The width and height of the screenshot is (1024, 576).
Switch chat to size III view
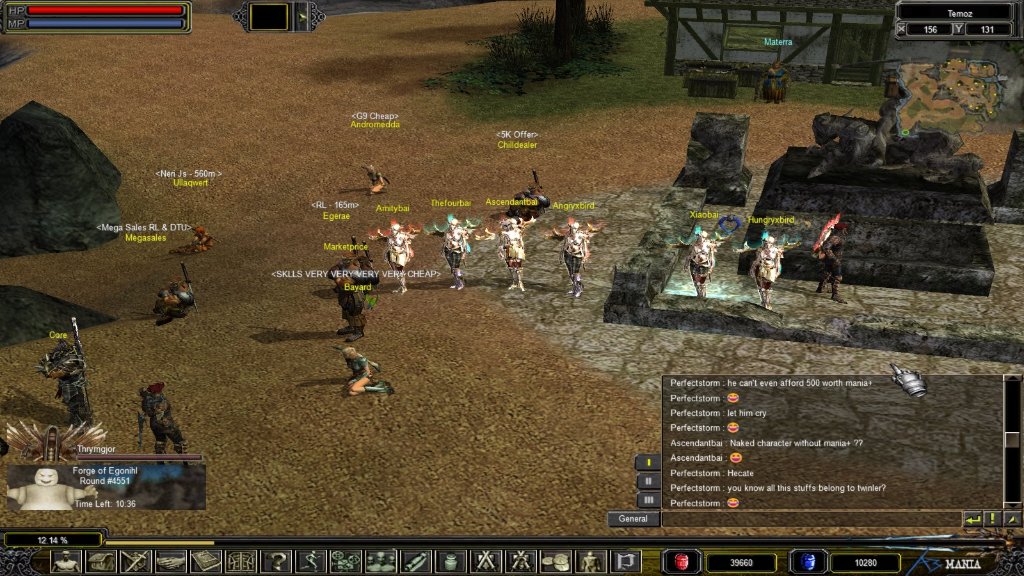pos(647,499)
